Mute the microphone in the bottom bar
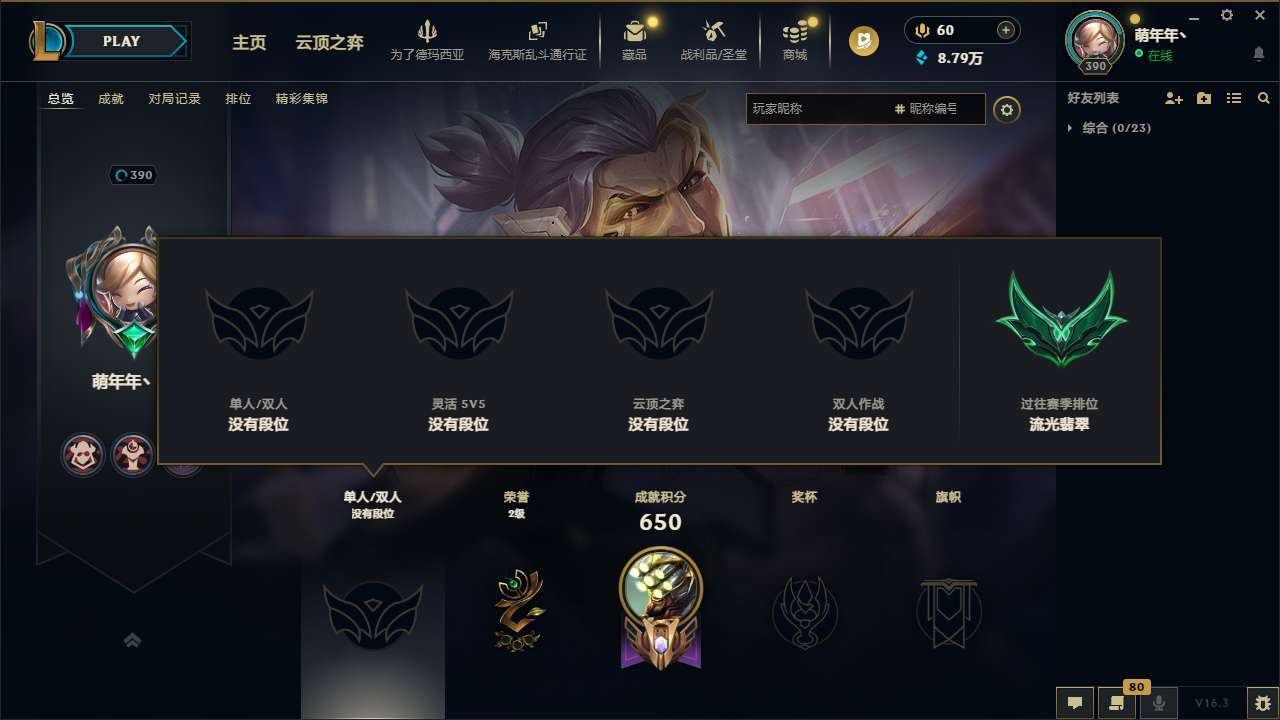1280x720 pixels. (x=1159, y=703)
